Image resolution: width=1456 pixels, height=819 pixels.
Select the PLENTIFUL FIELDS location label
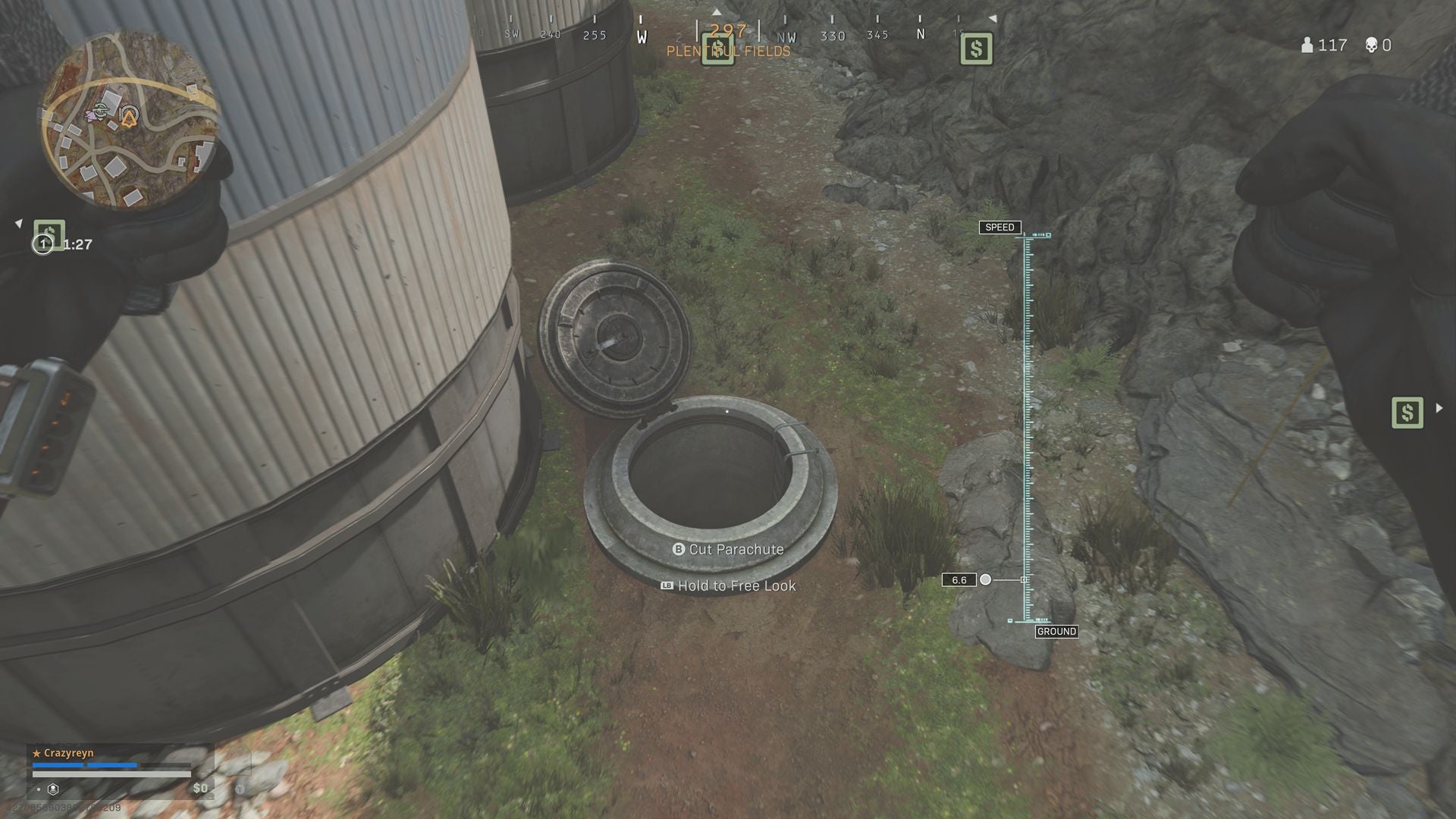728,51
